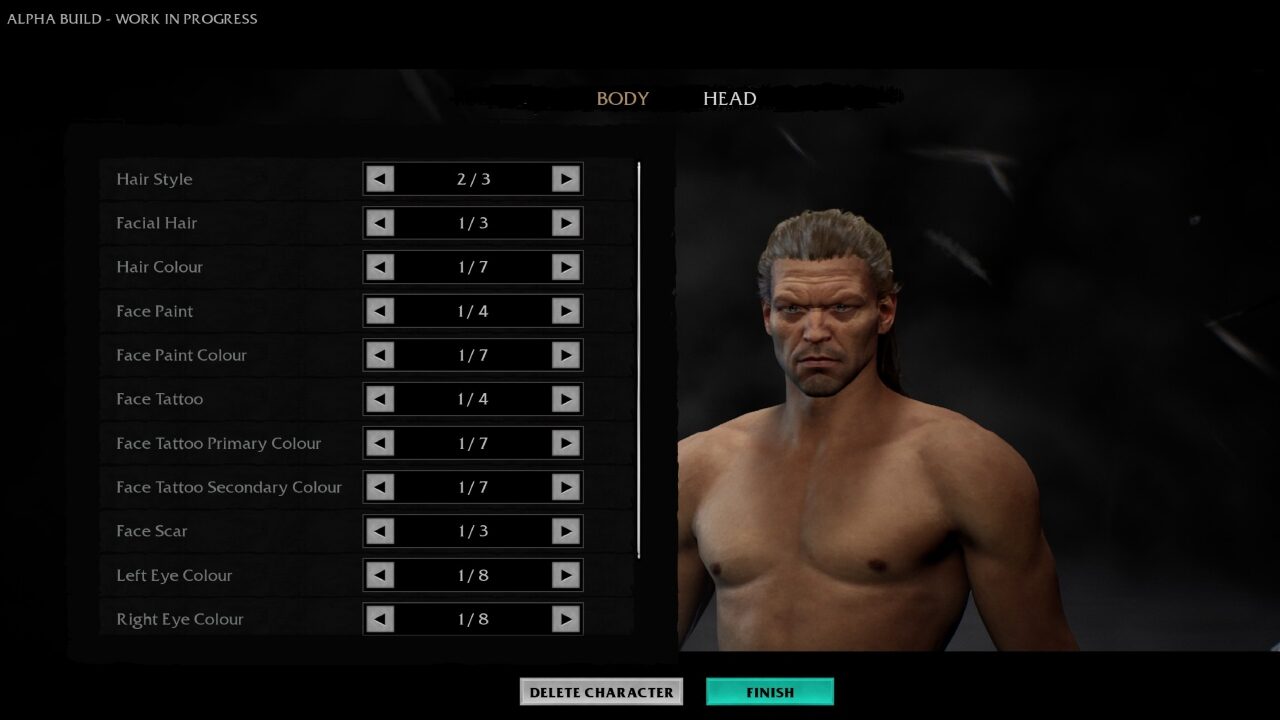The height and width of the screenshot is (720, 1280).
Task: Cycle Right Eye Colour forward
Action: (x=566, y=619)
